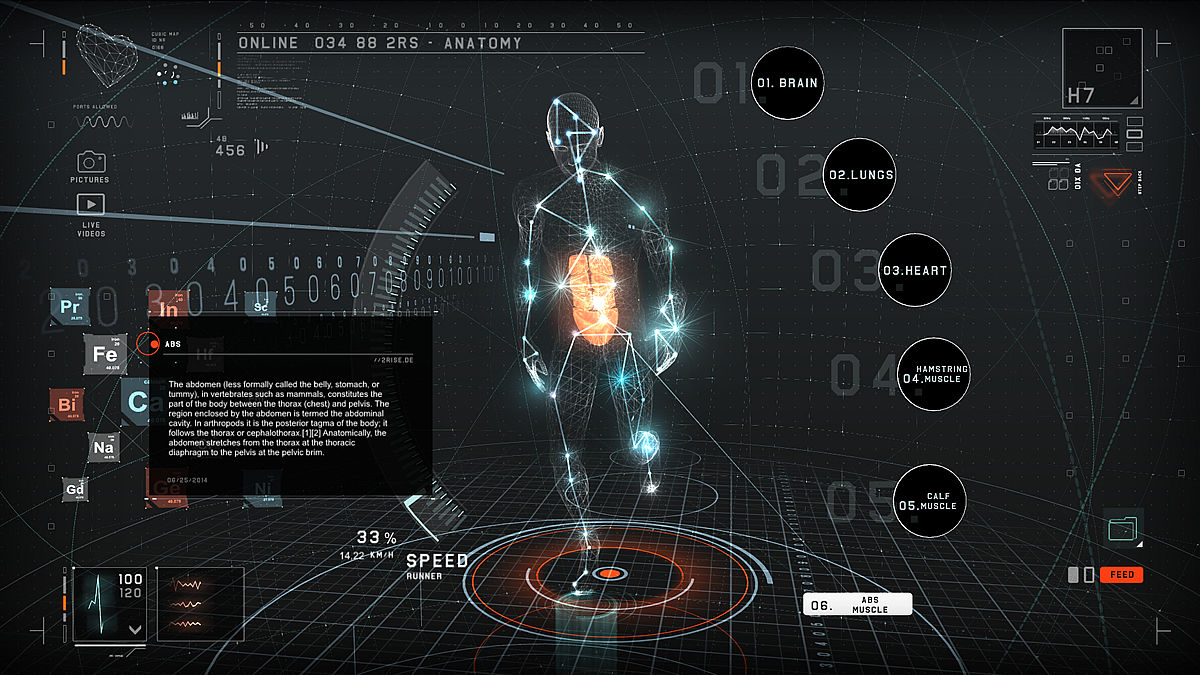Expand the heartbeat monitor dropdown arrow
The width and height of the screenshot is (1200, 675).
pos(134,629)
